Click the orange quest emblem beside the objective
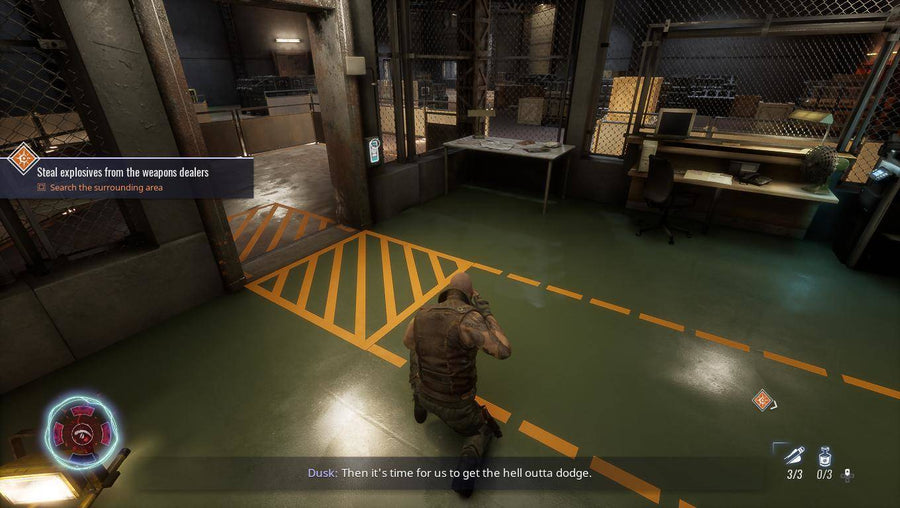 (x=22, y=158)
